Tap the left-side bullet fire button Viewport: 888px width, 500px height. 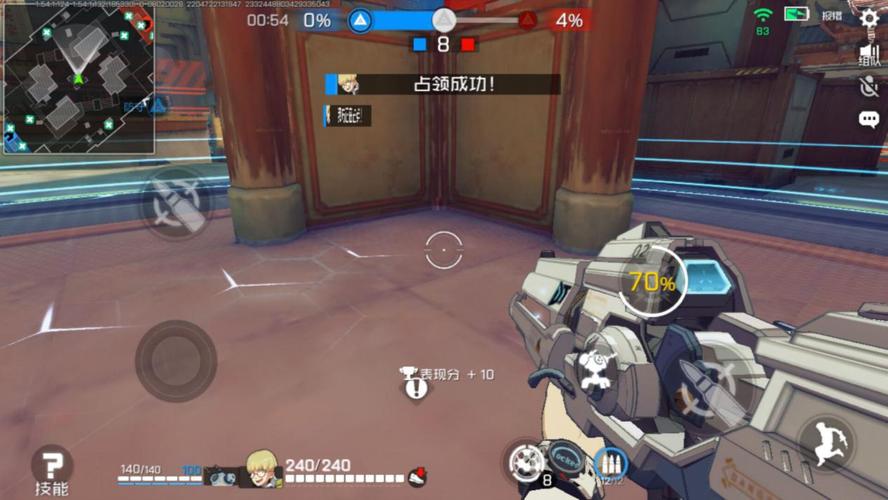pos(177,203)
